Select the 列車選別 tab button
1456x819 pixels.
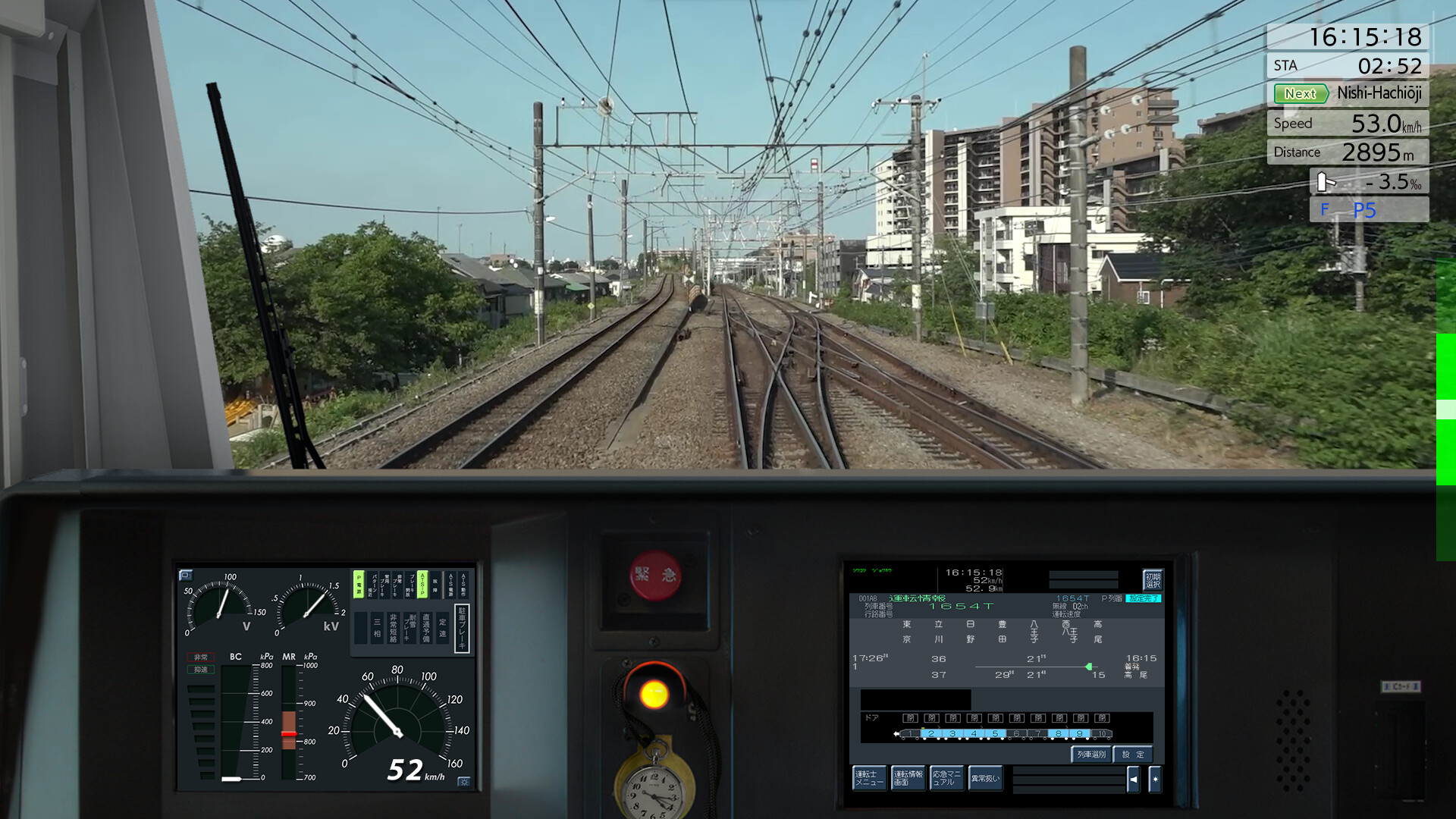1091,755
